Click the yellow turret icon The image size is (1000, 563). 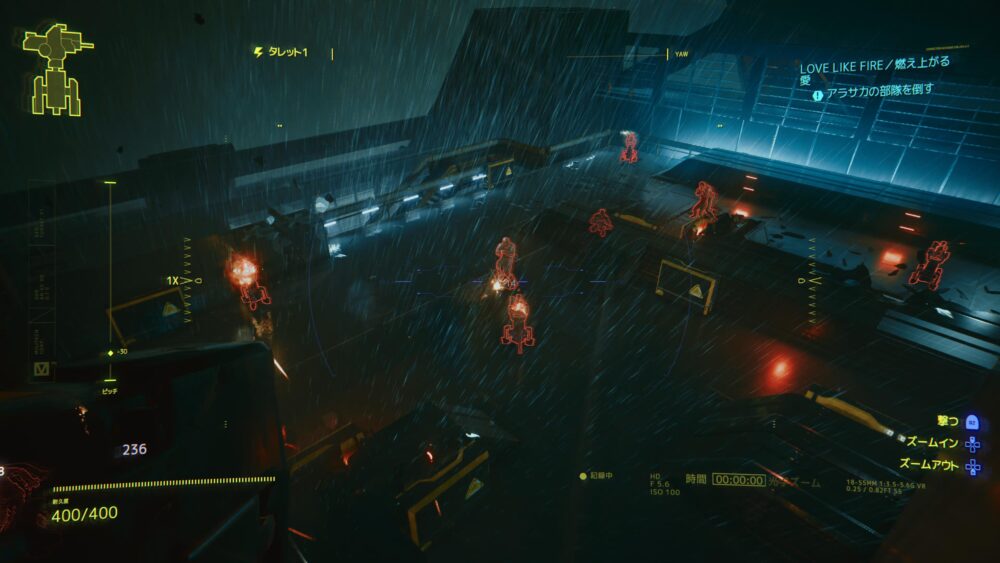pyautogui.click(x=57, y=68)
